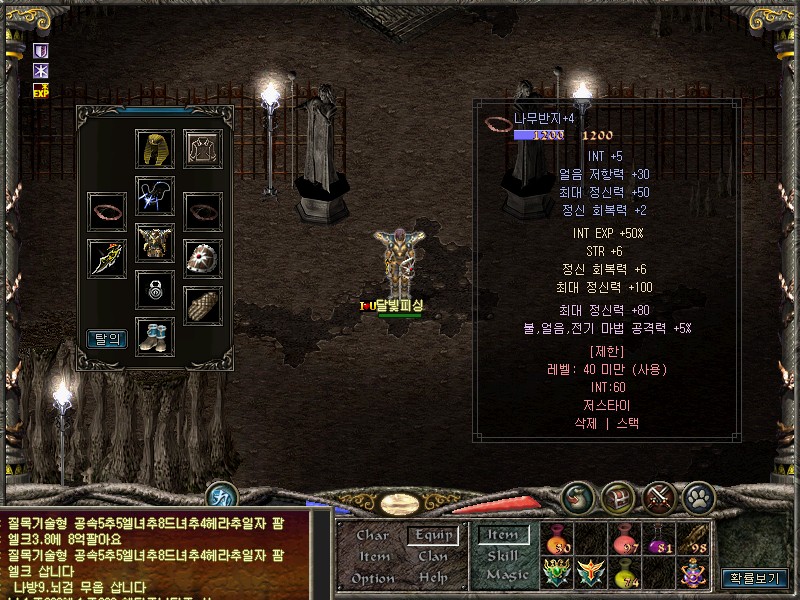Select the boots equipment slot
The height and width of the screenshot is (600, 800).
(x=155, y=336)
